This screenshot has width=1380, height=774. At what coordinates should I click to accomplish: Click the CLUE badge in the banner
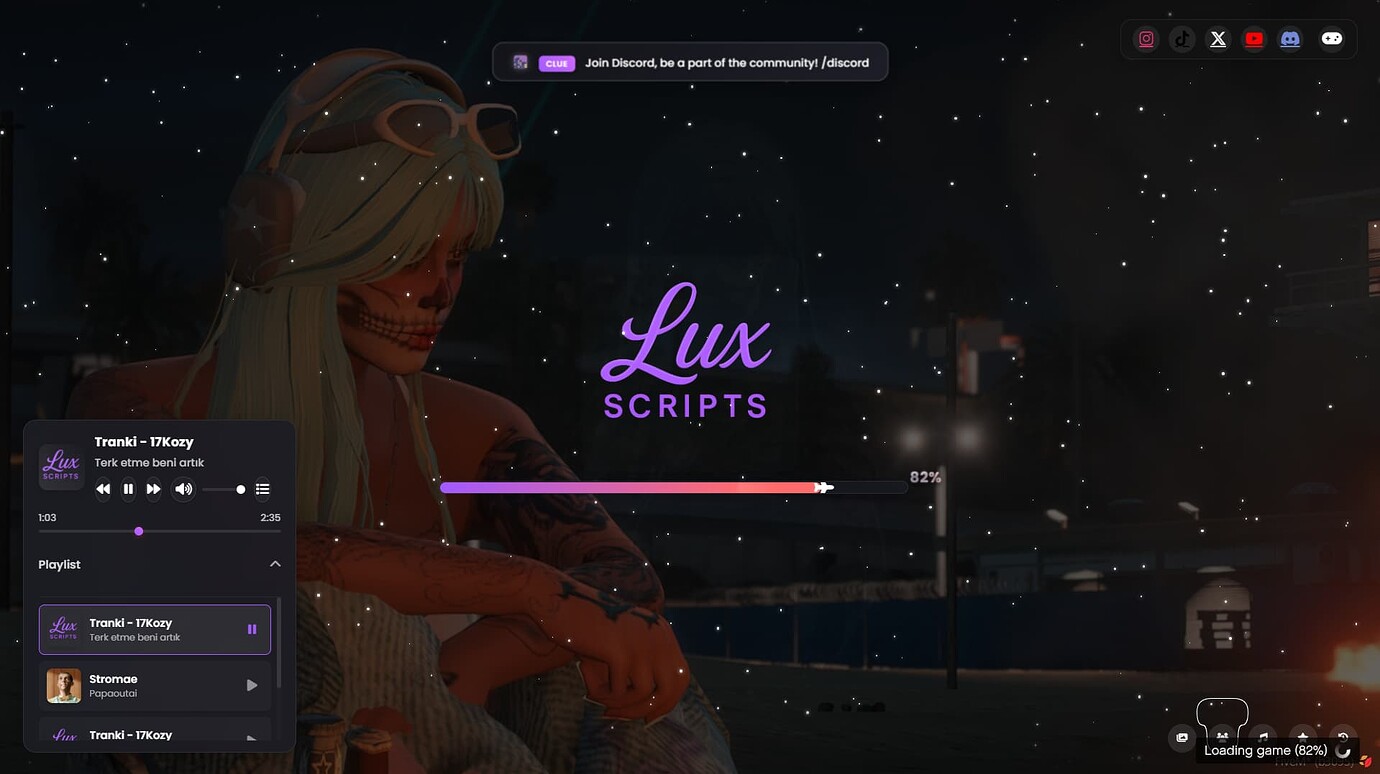(556, 63)
